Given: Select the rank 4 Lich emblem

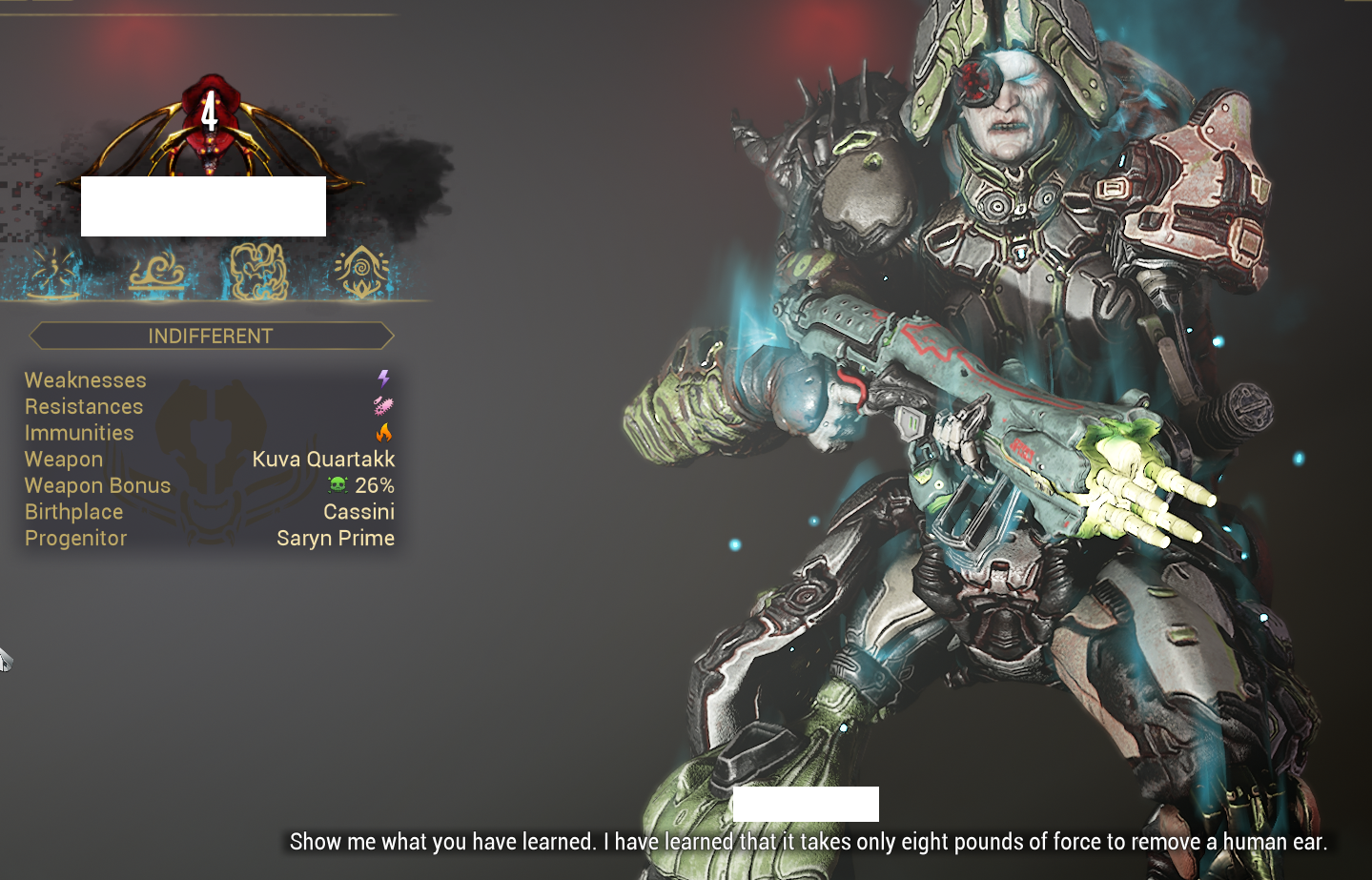Looking at the screenshot, I should tap(210, 119).
